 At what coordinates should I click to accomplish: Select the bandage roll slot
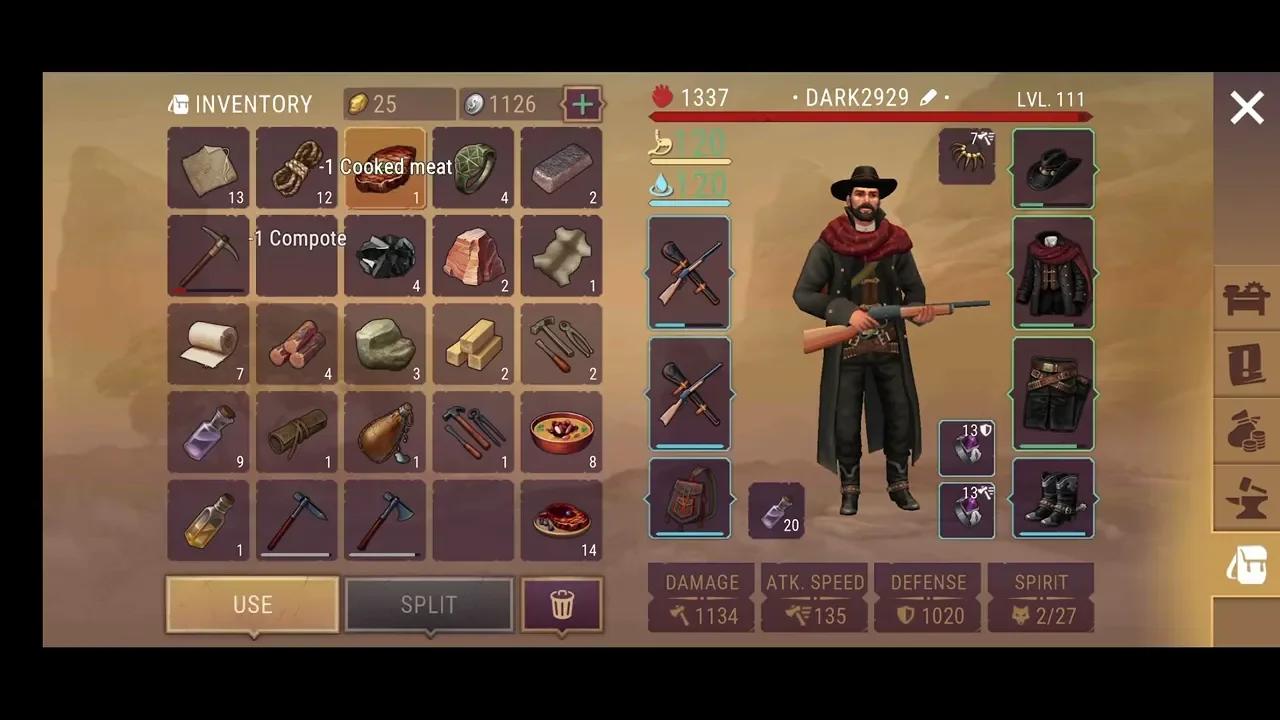coord(209,344)
